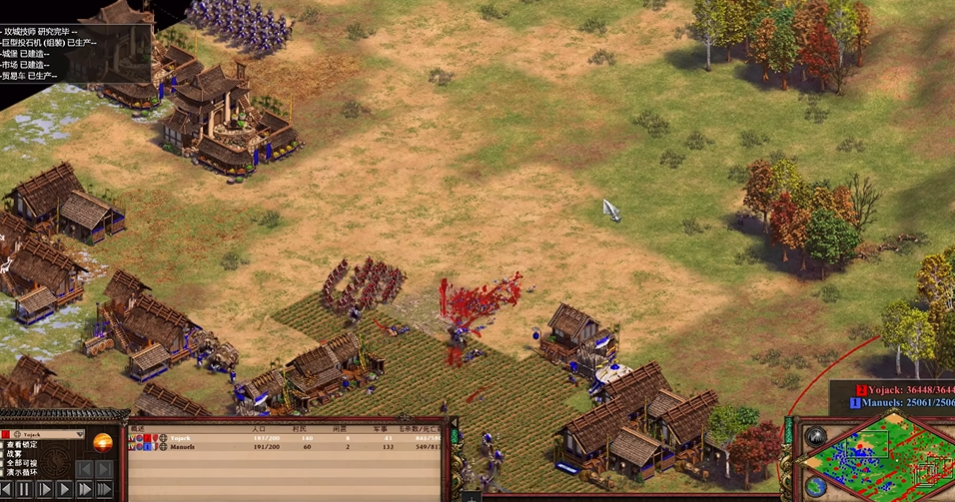Image resolution: width=955 pixels, height=502 pixels.
Task: Click the signal beacon button beside minimap
Action: 816,437
